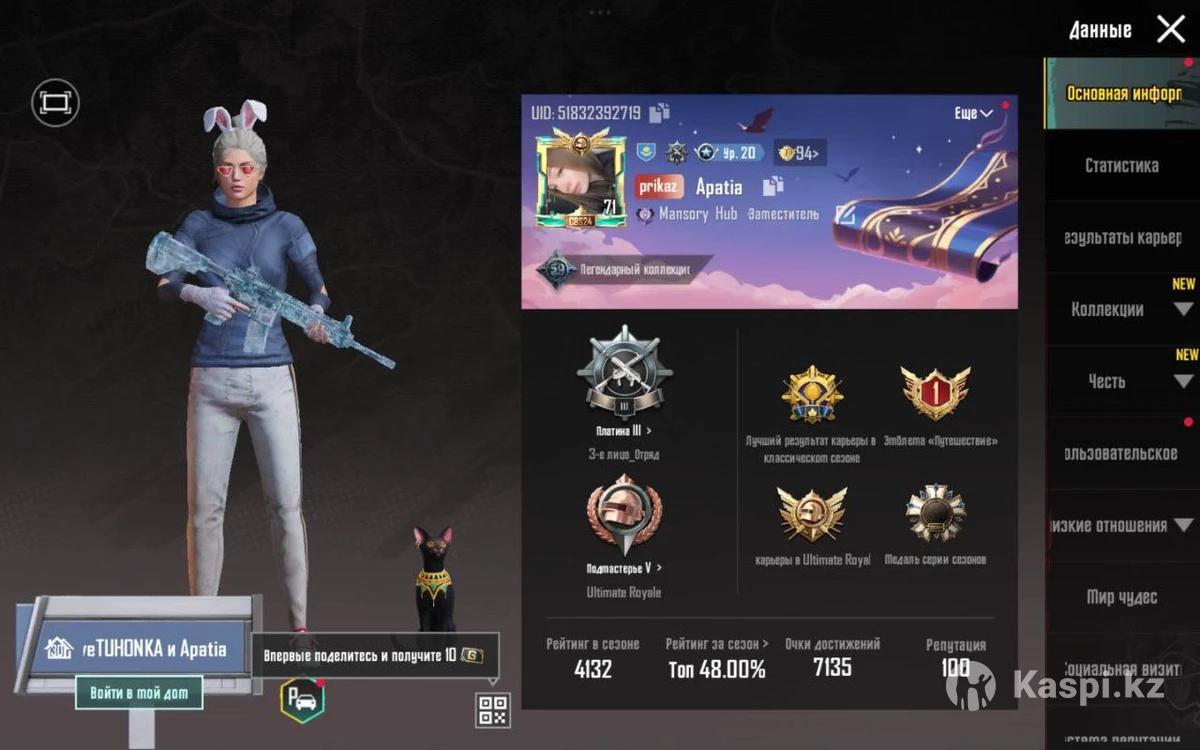Open the Честь section
The image size is (1200, 750).
coord(1107,381)
